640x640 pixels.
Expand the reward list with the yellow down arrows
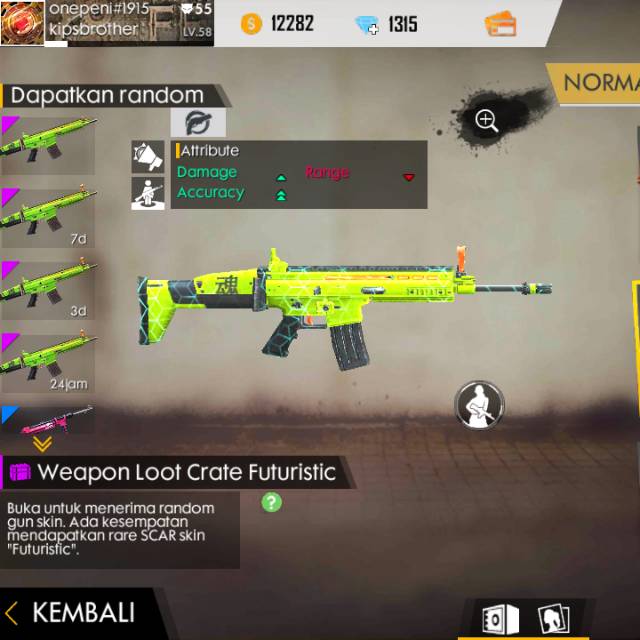pos(42,444)
